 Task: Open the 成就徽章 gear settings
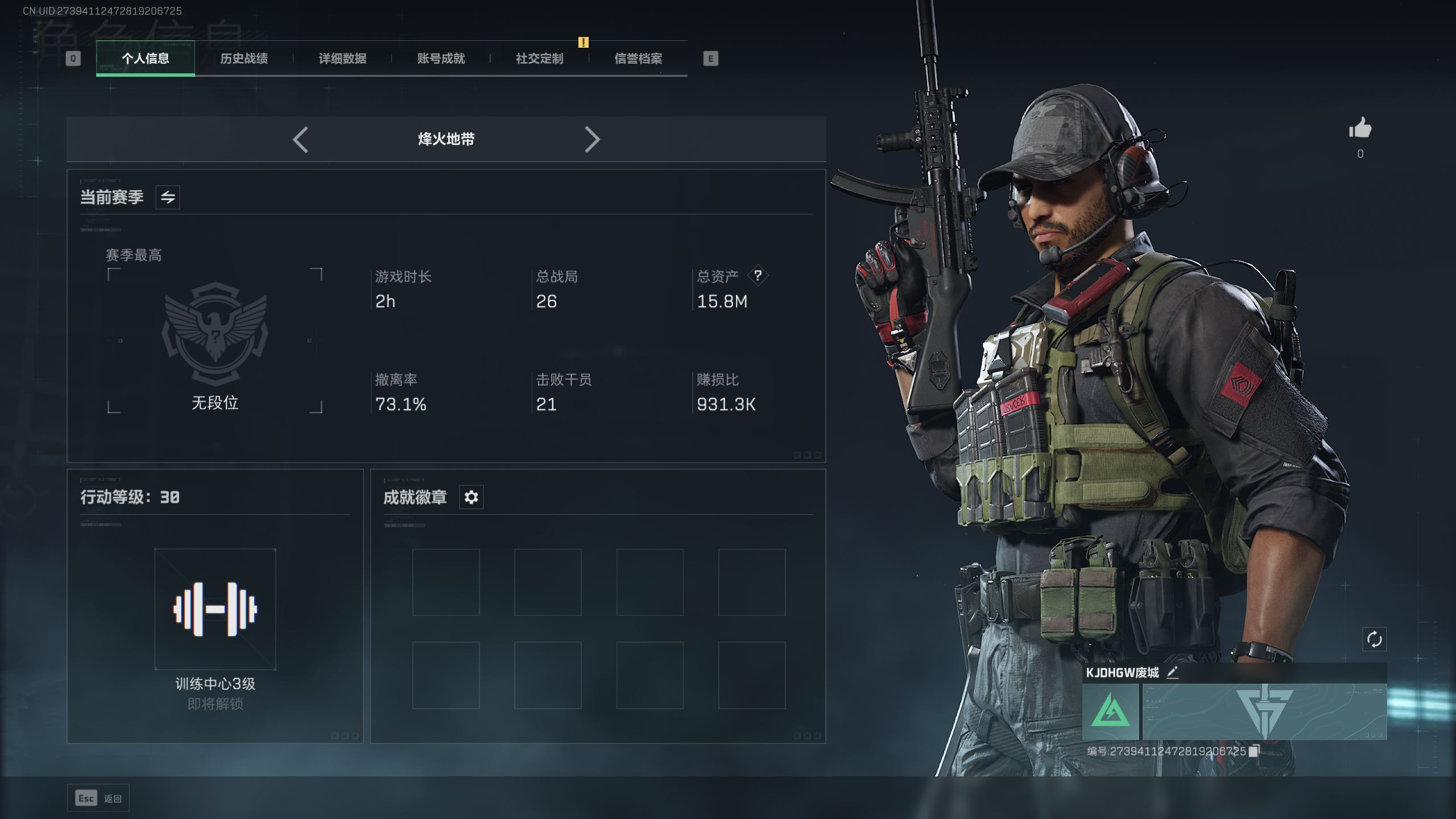(x=471, y=497)
